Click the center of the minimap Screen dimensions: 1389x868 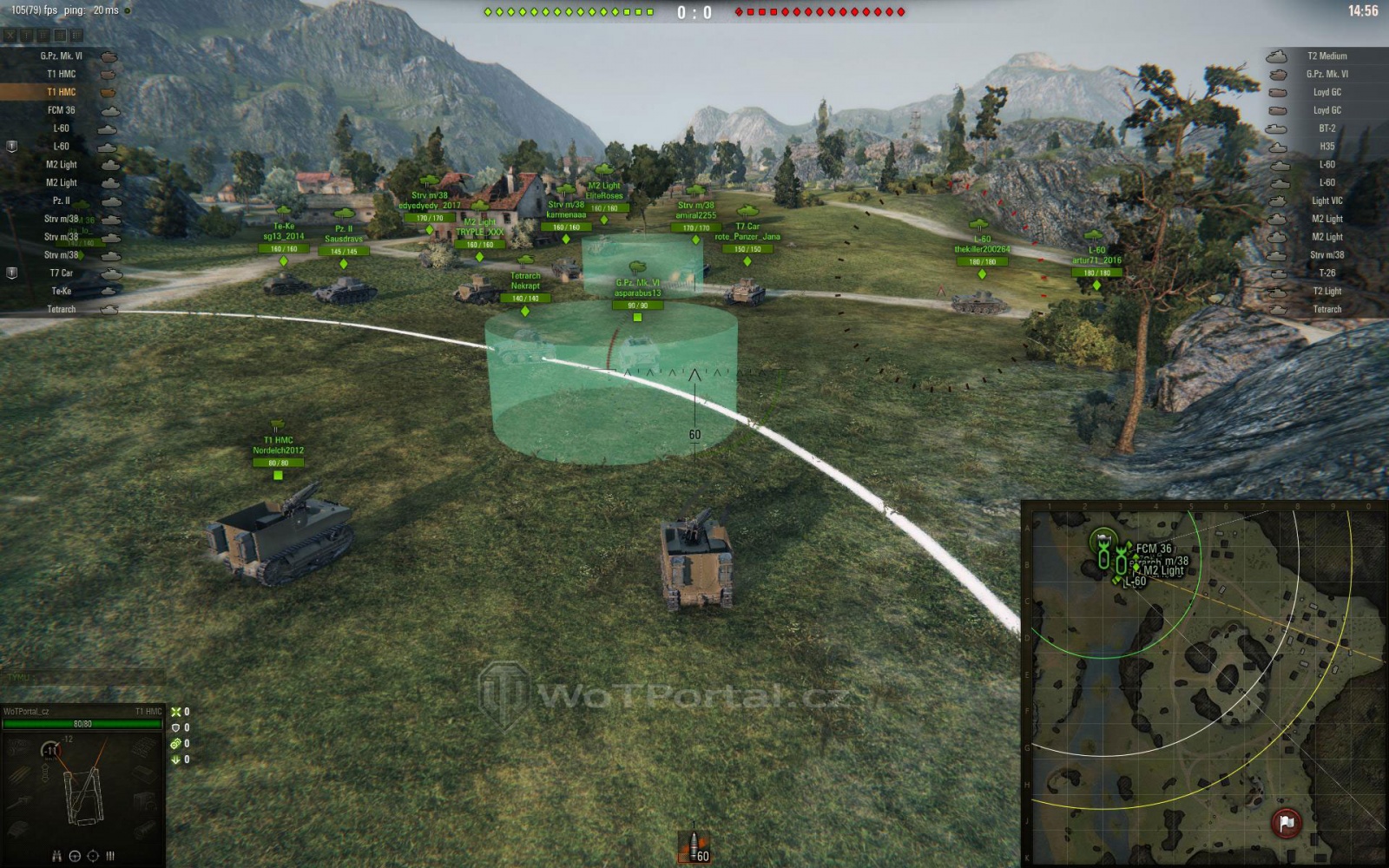pyautogui.click(x=1205, y=684)
